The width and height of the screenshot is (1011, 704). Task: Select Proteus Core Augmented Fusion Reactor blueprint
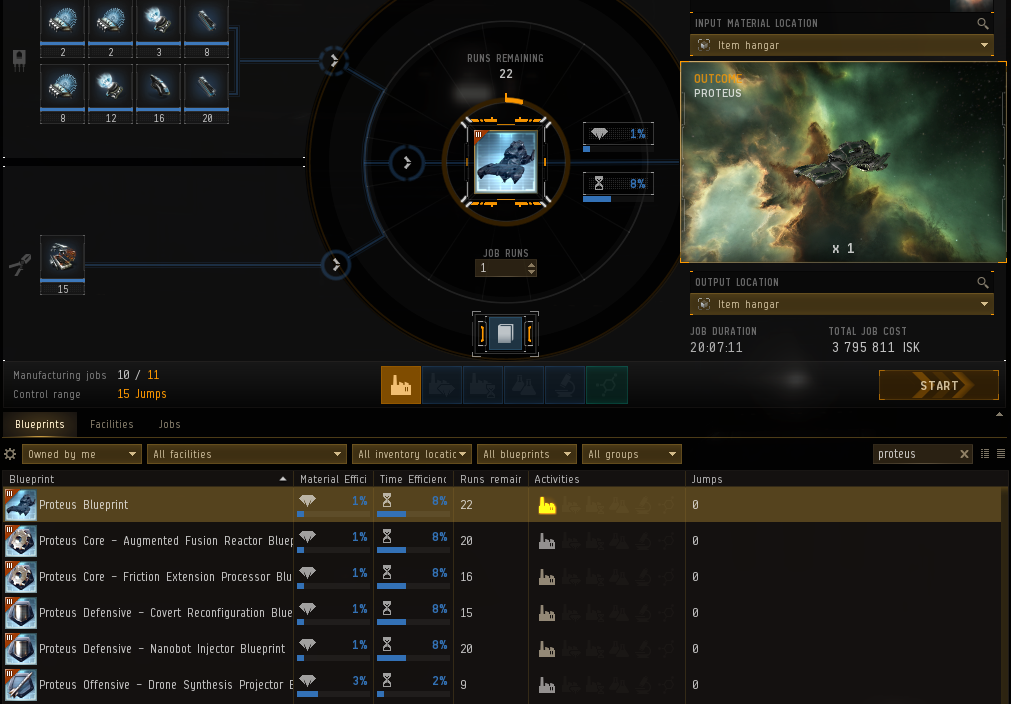(160, 541)
